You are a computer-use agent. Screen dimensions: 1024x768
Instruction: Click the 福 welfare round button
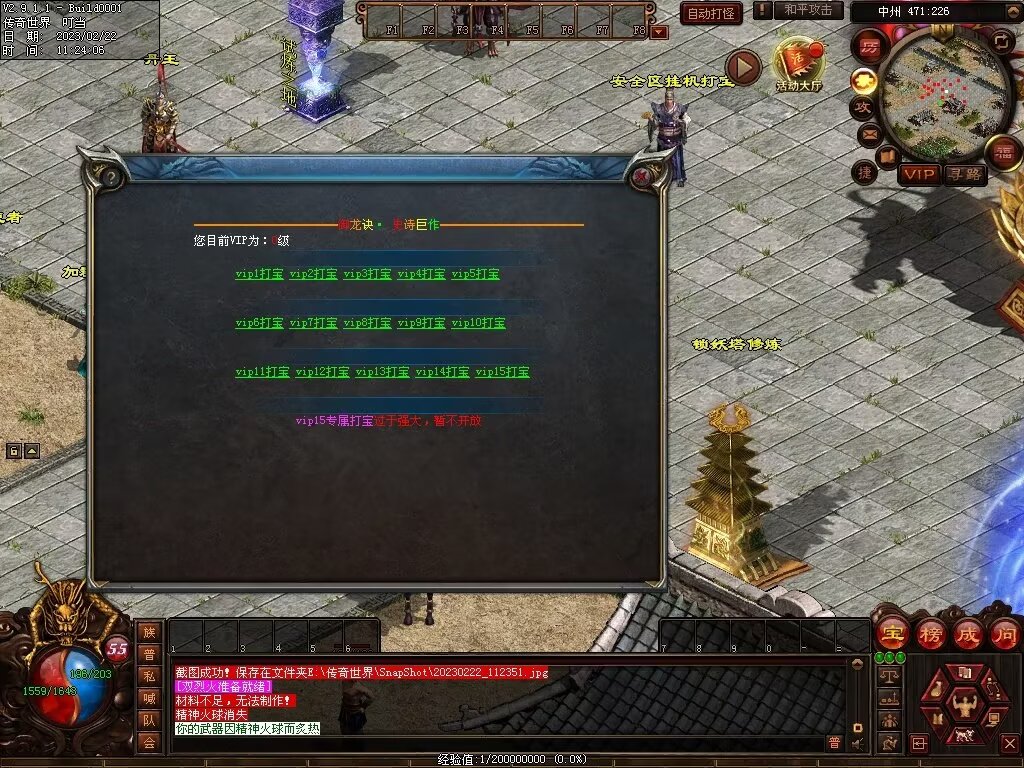pos(1003,152)
